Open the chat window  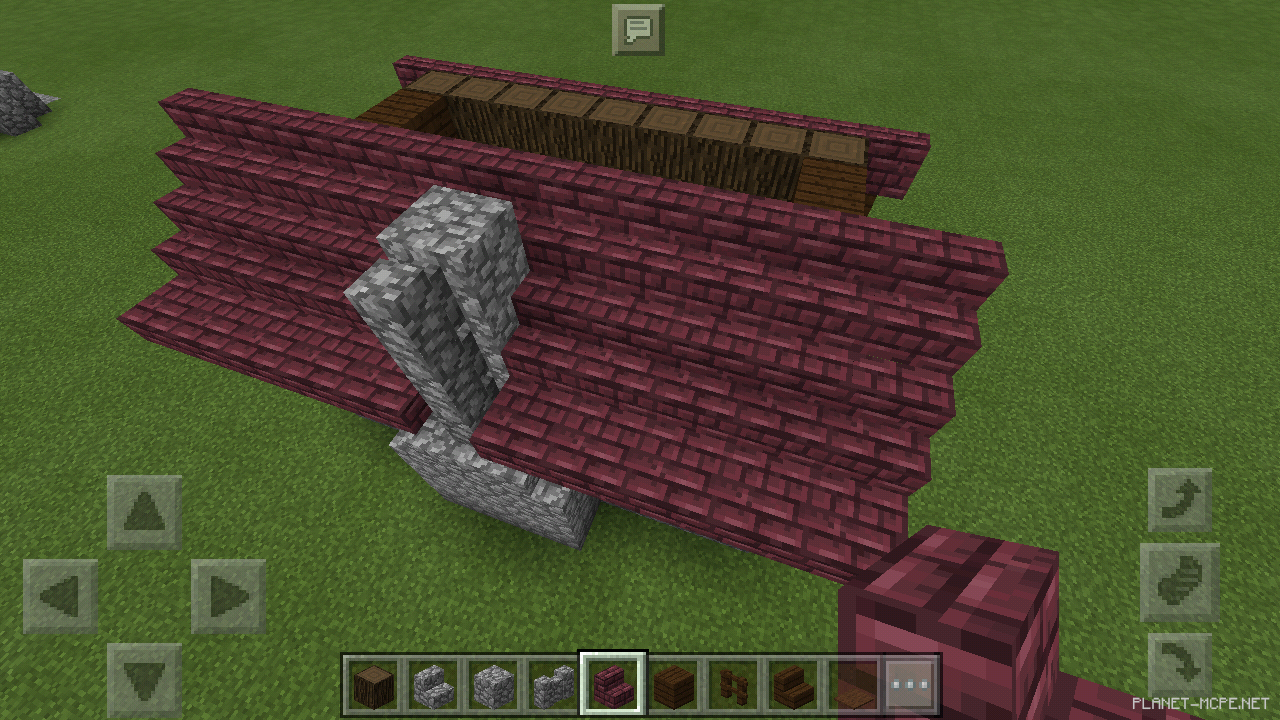(640, 29)
